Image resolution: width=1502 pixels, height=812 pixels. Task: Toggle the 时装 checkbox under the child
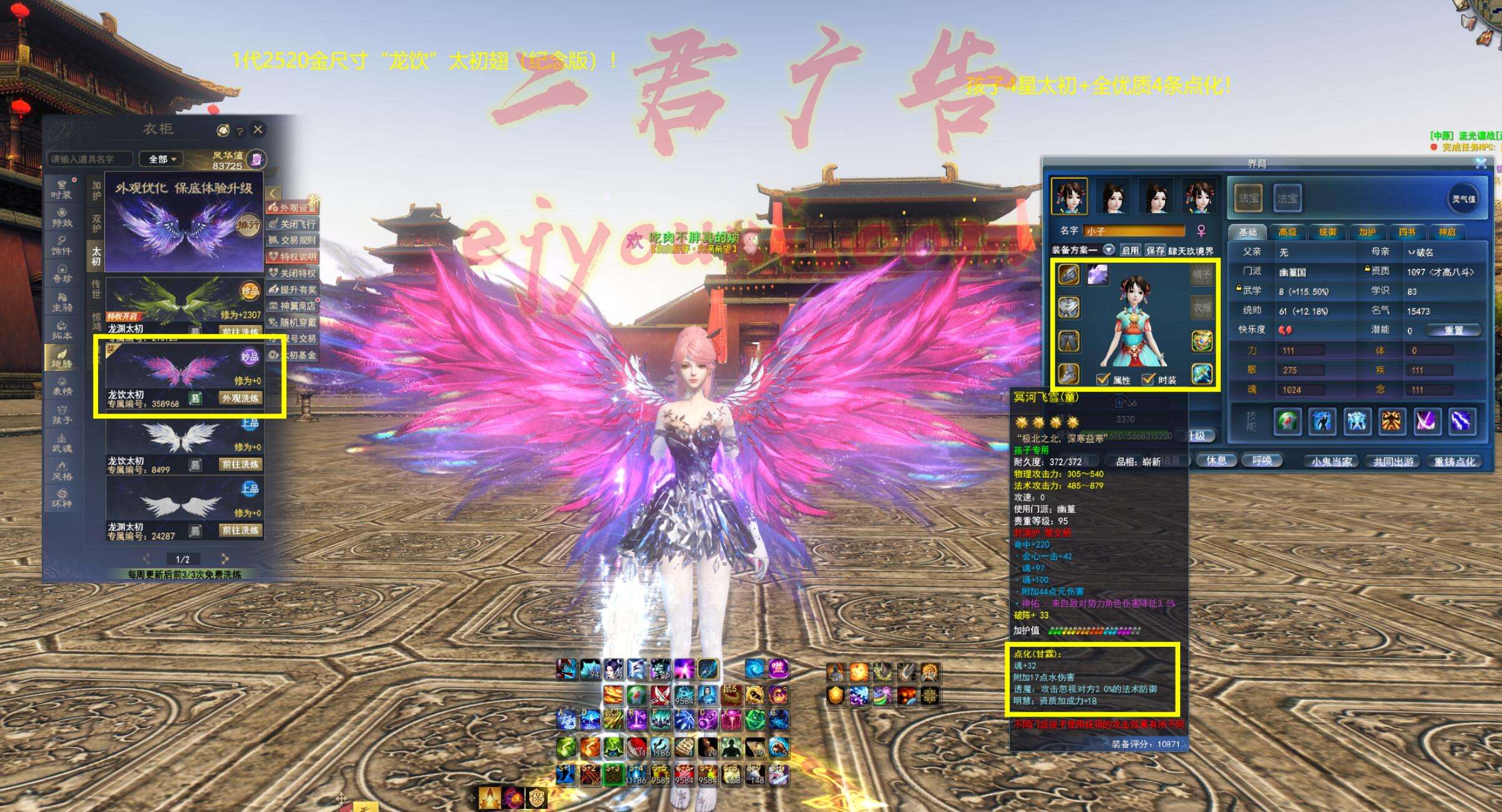coord(1148,379)
